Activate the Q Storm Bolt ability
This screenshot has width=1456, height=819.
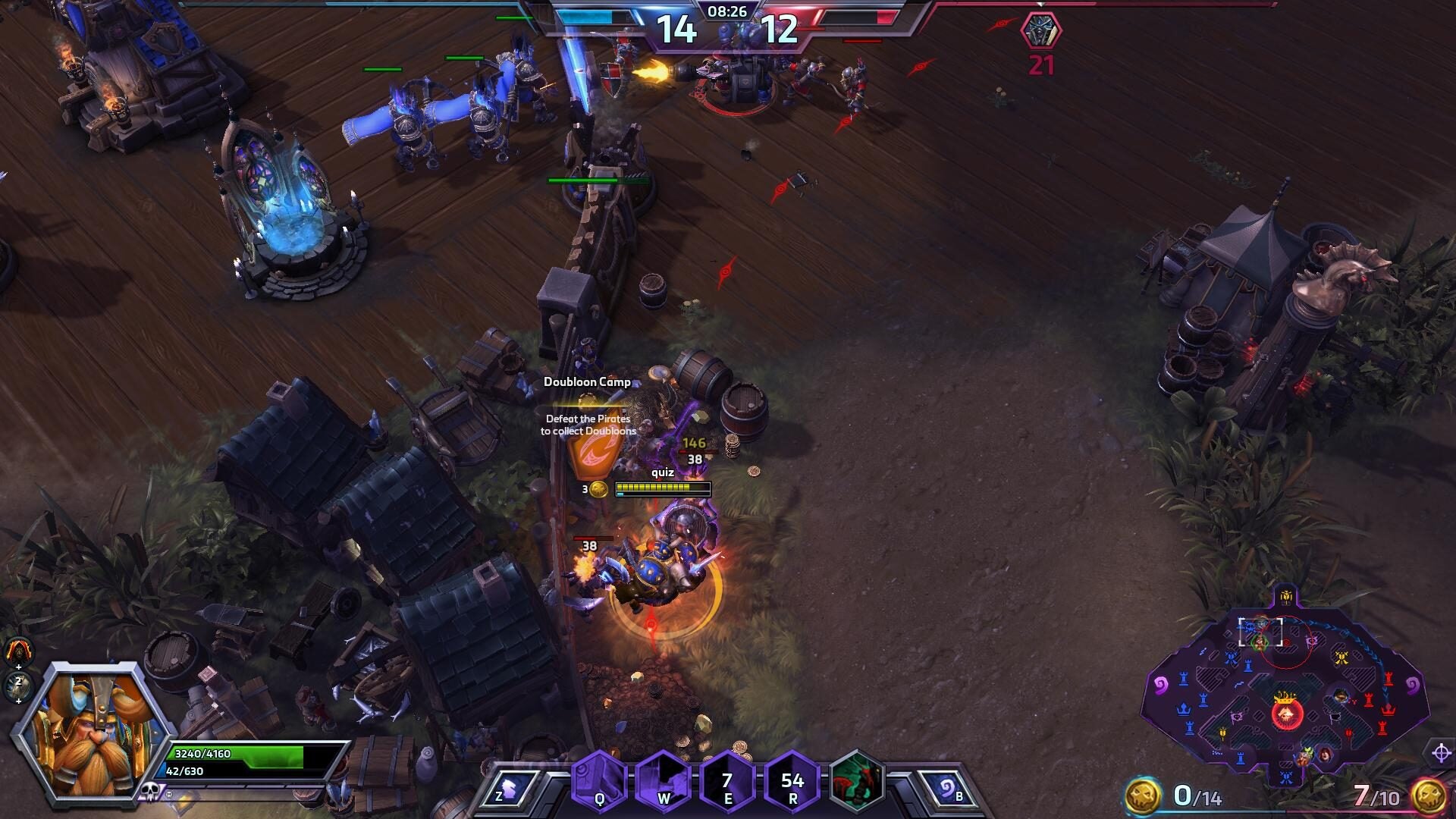pos(598,781)
